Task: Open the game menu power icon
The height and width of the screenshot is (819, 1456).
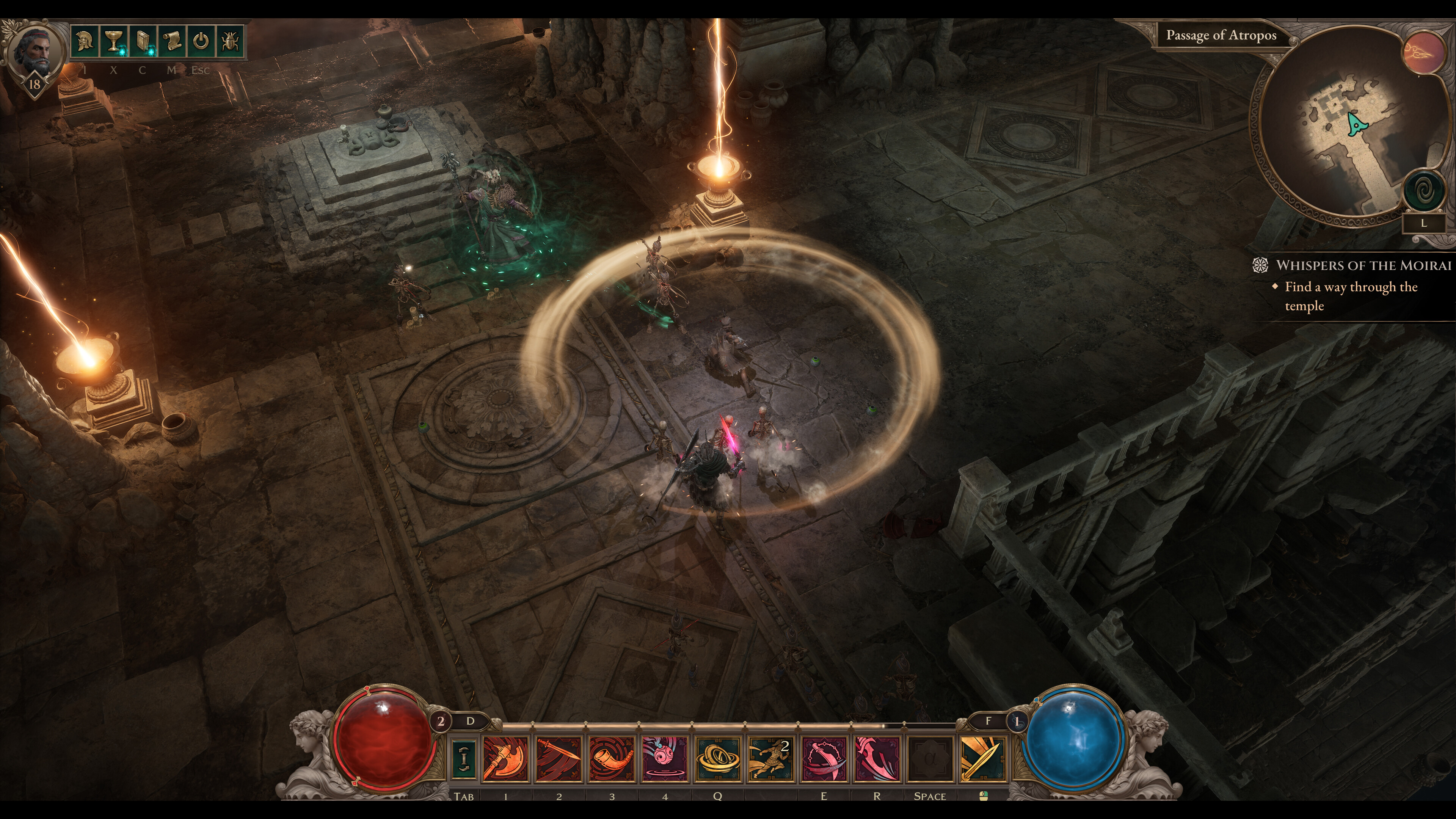Action: [x=201, y=41]
